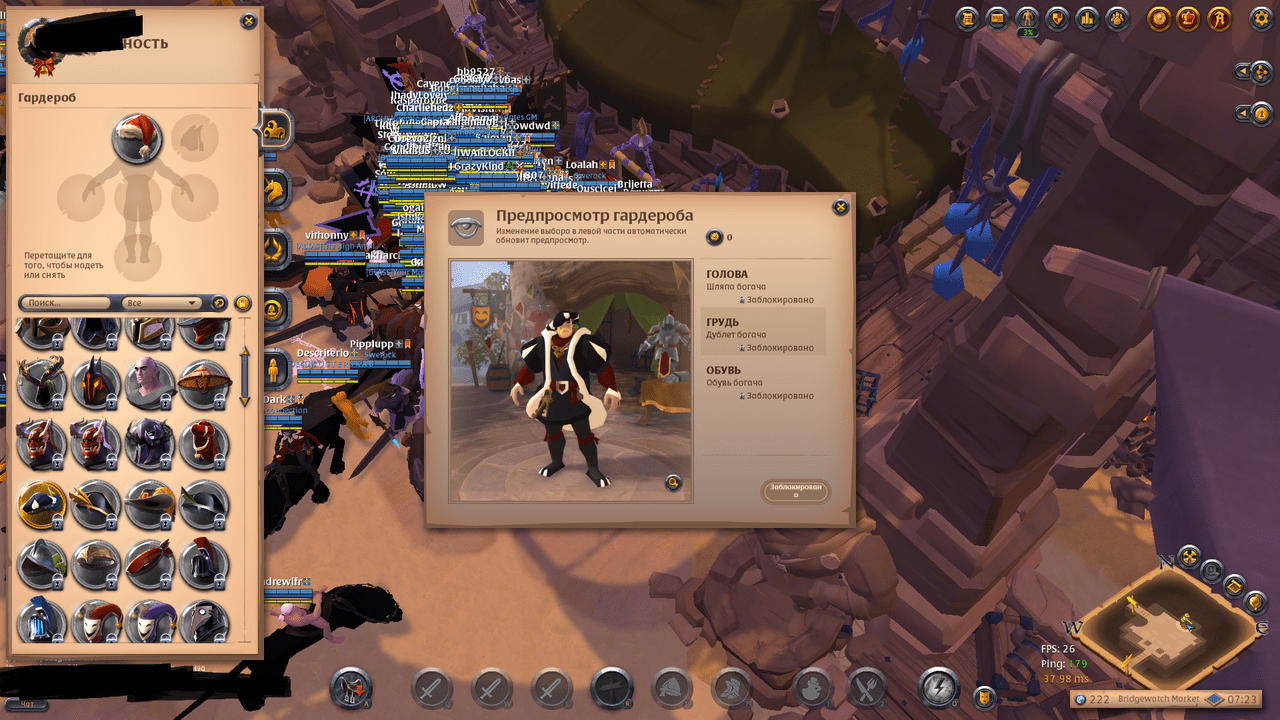Select the bald head skin
Screen dimensions: 1280x720
pos(149,383)
